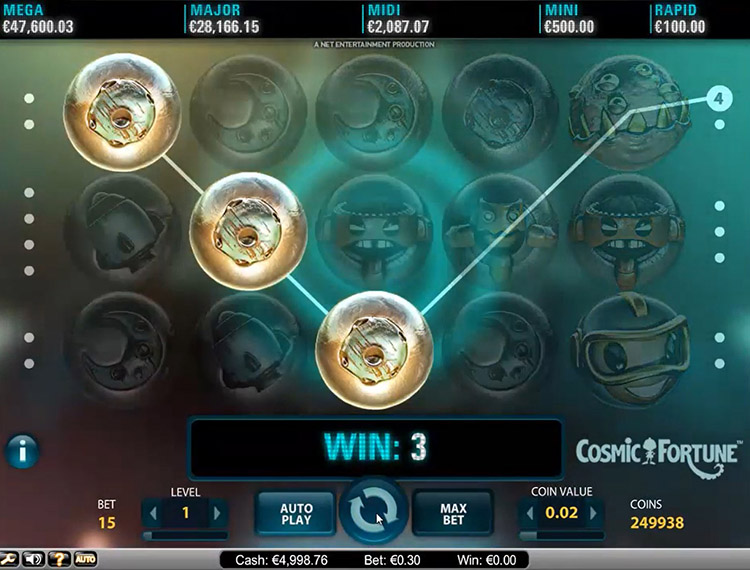Lower the coin value

(x=528, y=514)
